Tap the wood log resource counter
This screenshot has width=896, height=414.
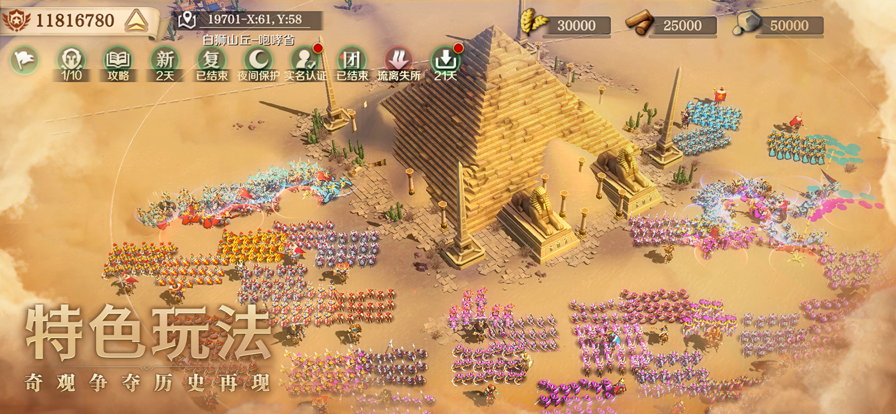pos(668,24)
